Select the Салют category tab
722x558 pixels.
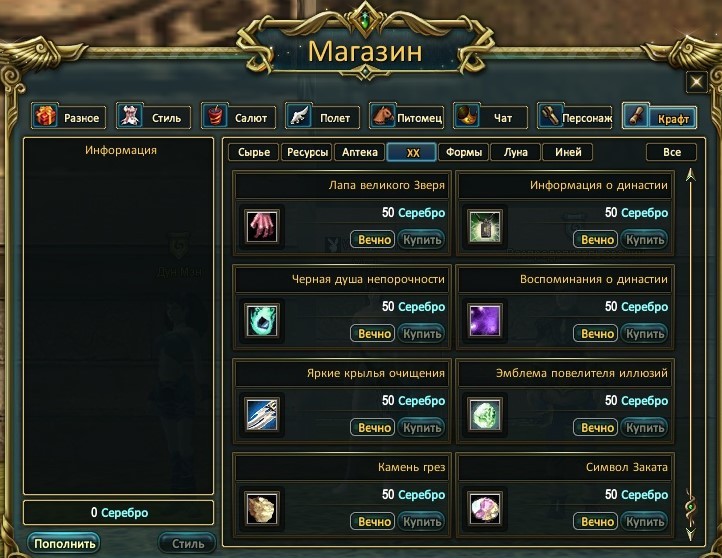(x=238, y=117)
